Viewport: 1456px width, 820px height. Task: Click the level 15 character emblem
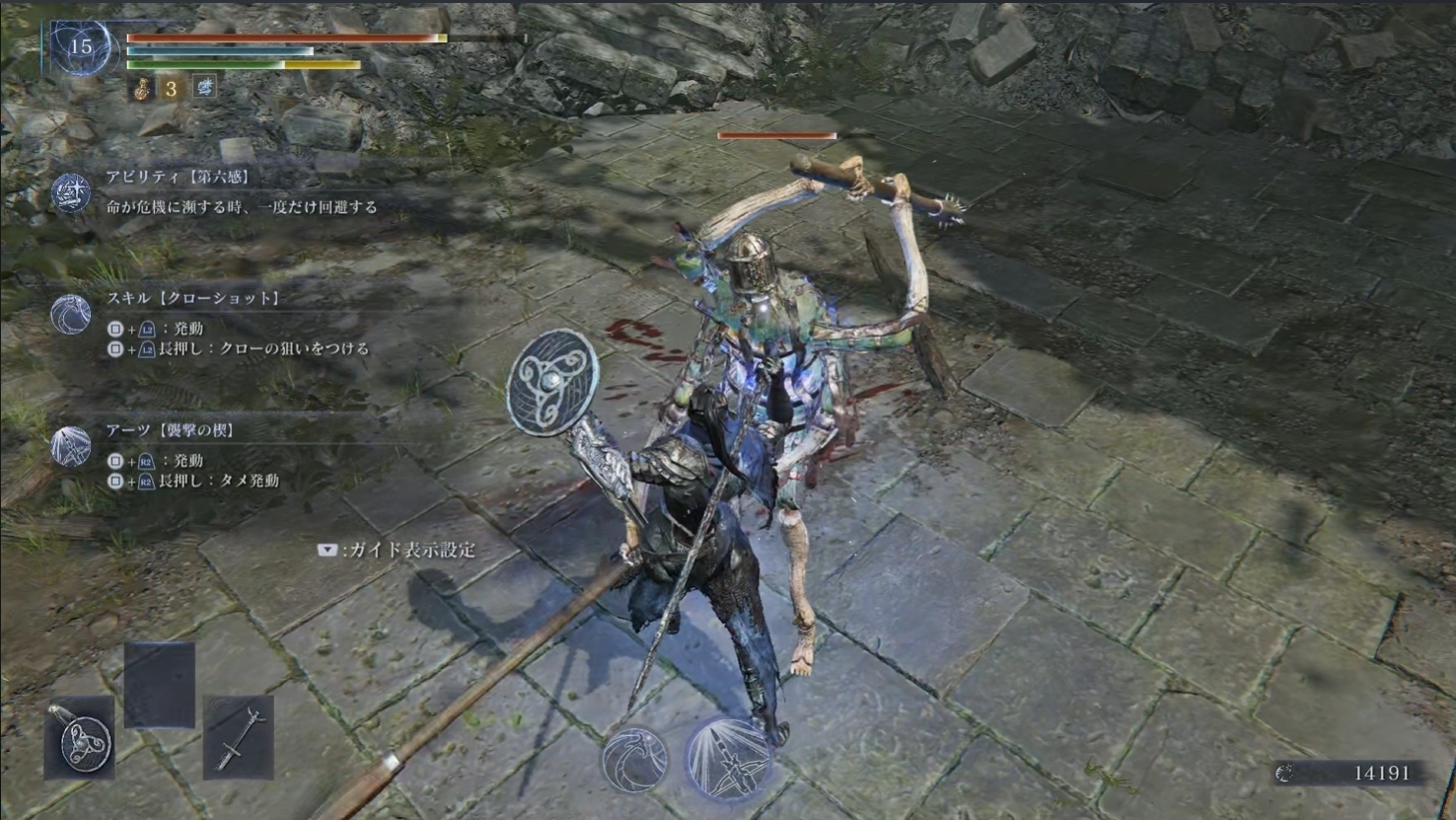pos(81,46)
